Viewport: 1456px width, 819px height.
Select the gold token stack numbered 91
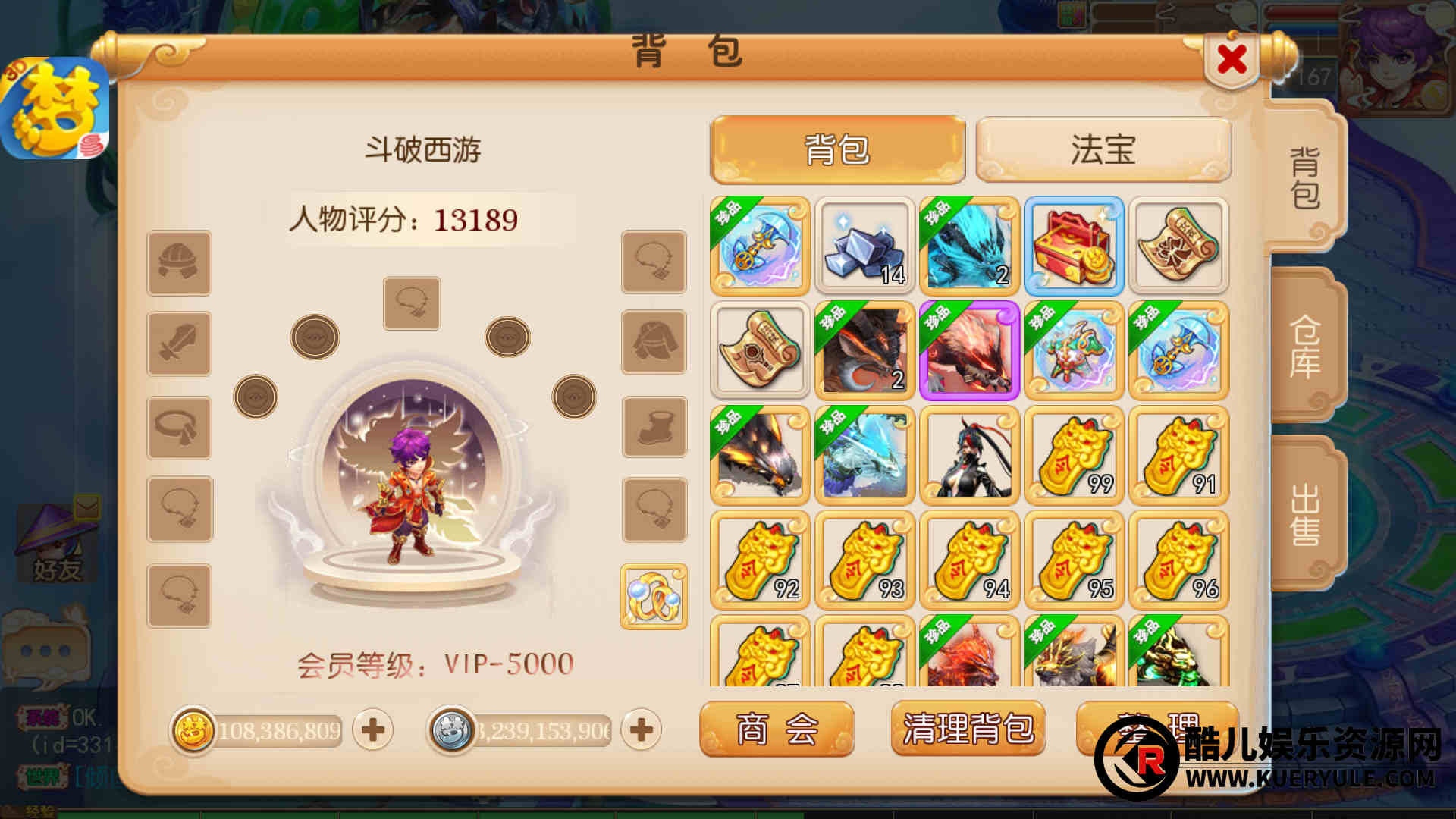(x=1178, y=456)
